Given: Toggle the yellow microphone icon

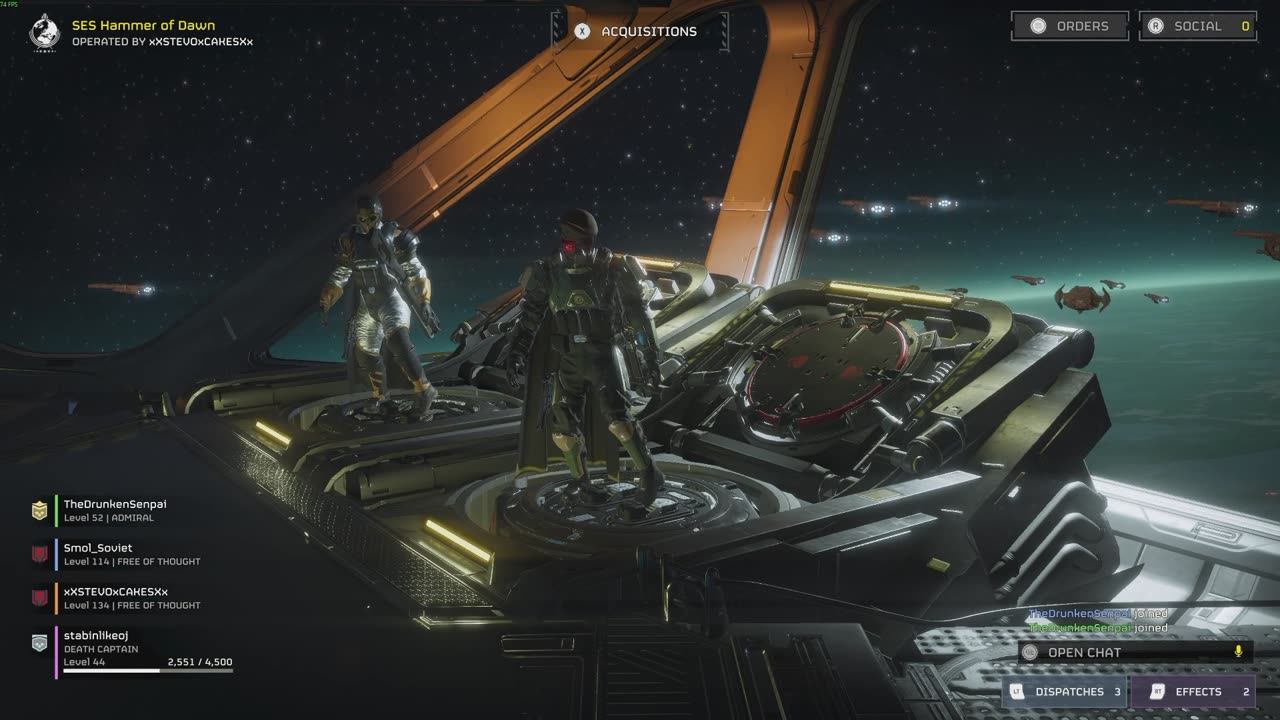Looking at the screenshot, I should [1238, 652].
